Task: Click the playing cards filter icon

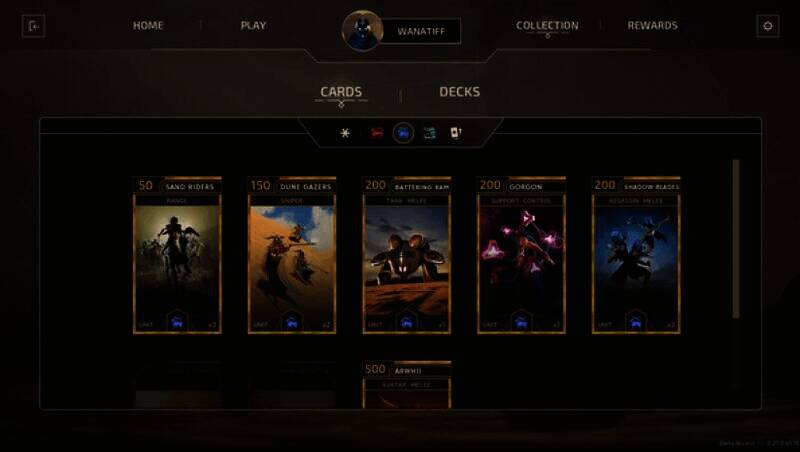Action: (x=456, y=133)
